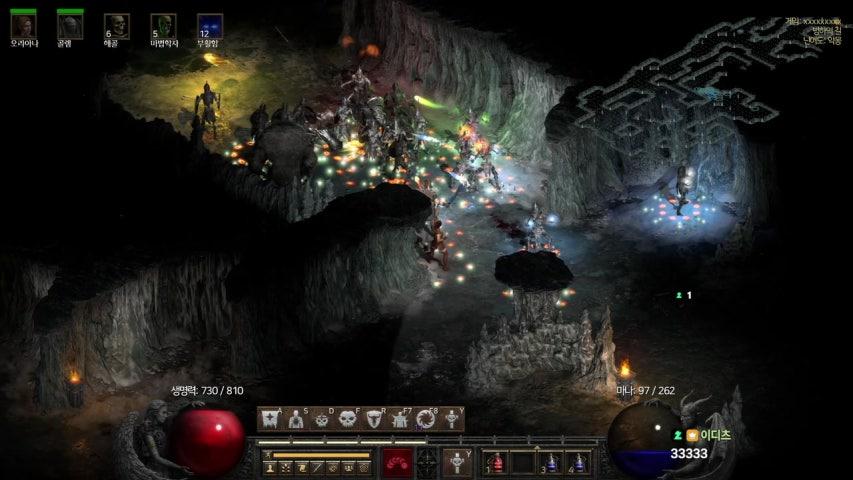This screenshot has height=480, width=853.
Task: Select the shield-shaped skill bound to R
Action: click(x=374, y=419)
